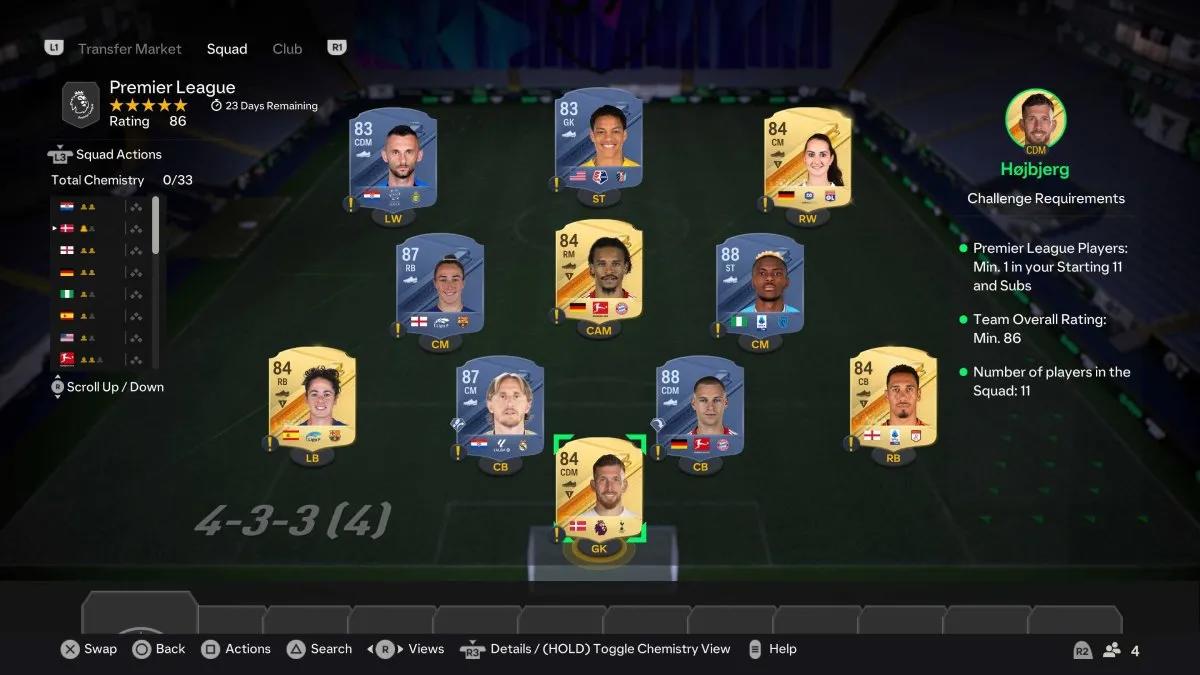Pick the 84 RB card at LB
This screenshot has height=675, width=1200.
point(312,400)
